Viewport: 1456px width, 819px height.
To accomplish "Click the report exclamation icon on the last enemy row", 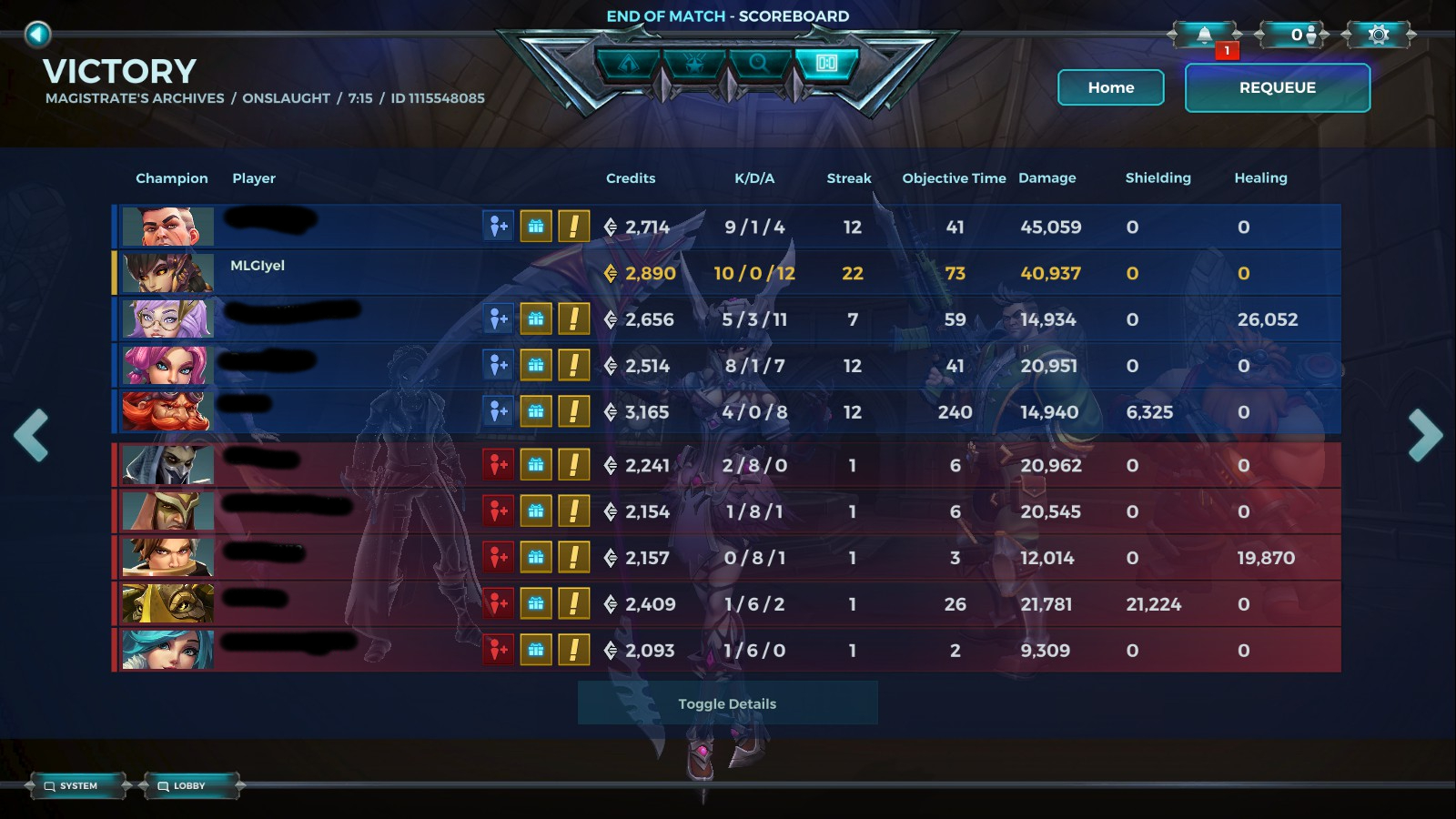I will tap(572, 650).
